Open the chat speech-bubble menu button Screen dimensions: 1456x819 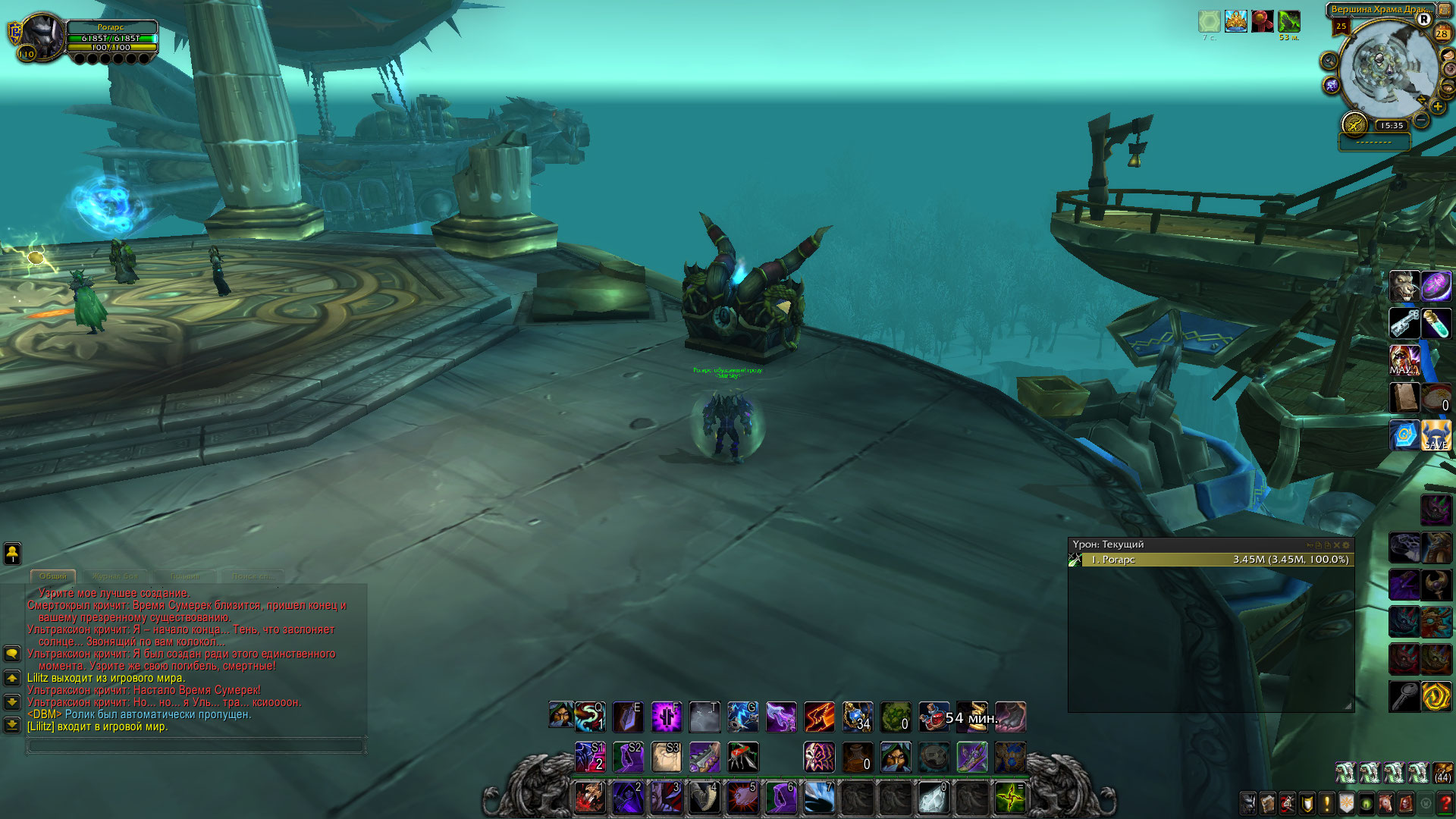tap(12, 653)
